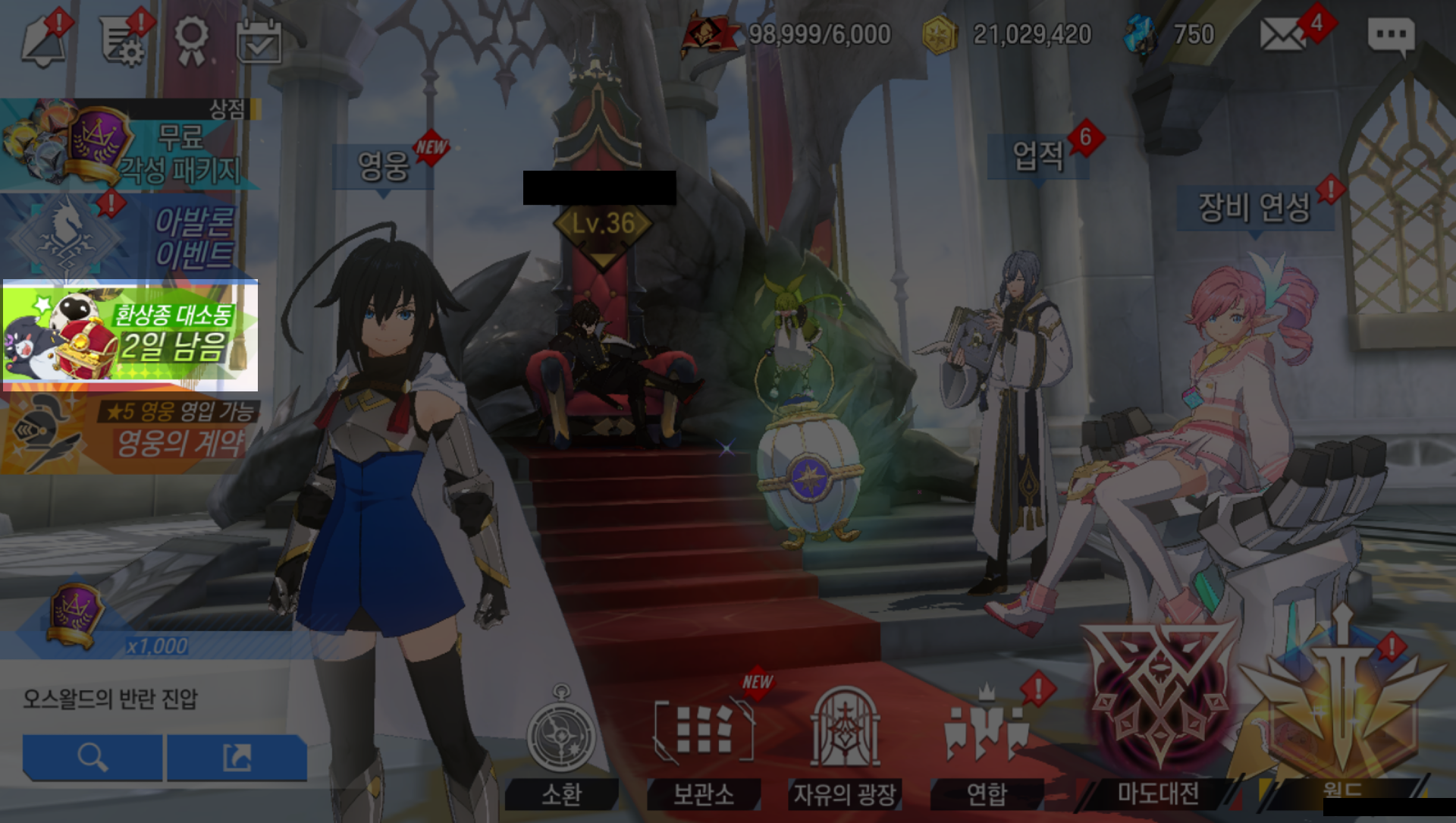Open the 업적 achievements menu
The width and height of the screenshot is (1456, 823).
click(x=1037, y=157)
